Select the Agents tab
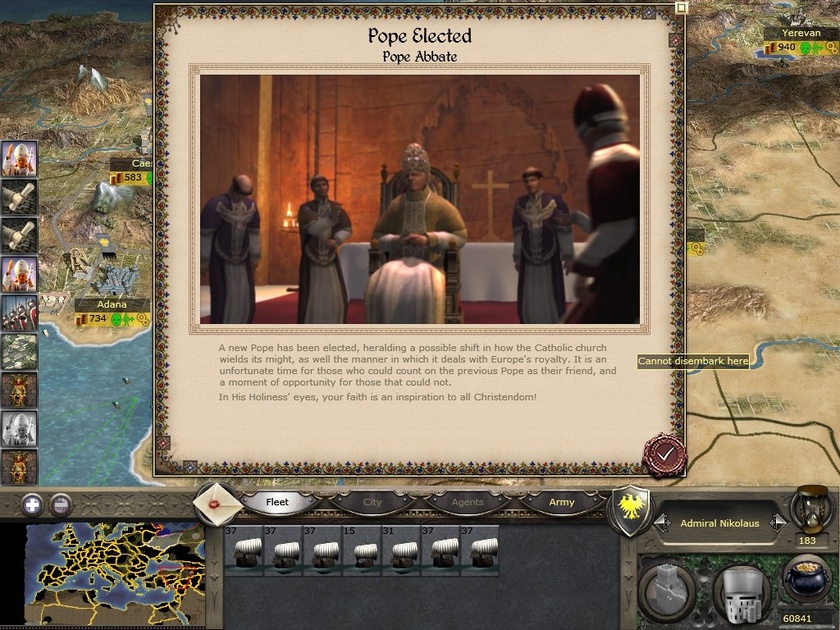The image size is (840, 630). (x=467, y=502)
